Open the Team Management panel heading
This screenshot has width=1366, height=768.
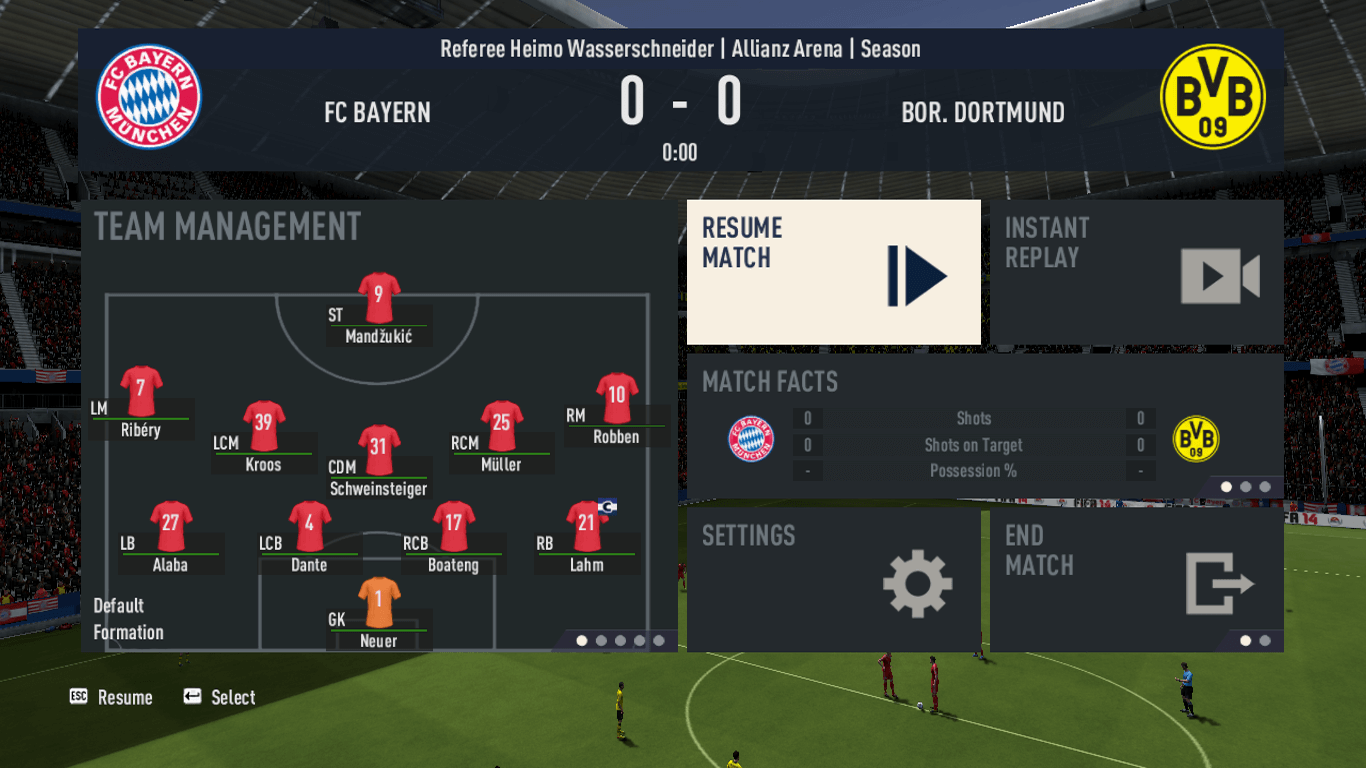(228, 227)
